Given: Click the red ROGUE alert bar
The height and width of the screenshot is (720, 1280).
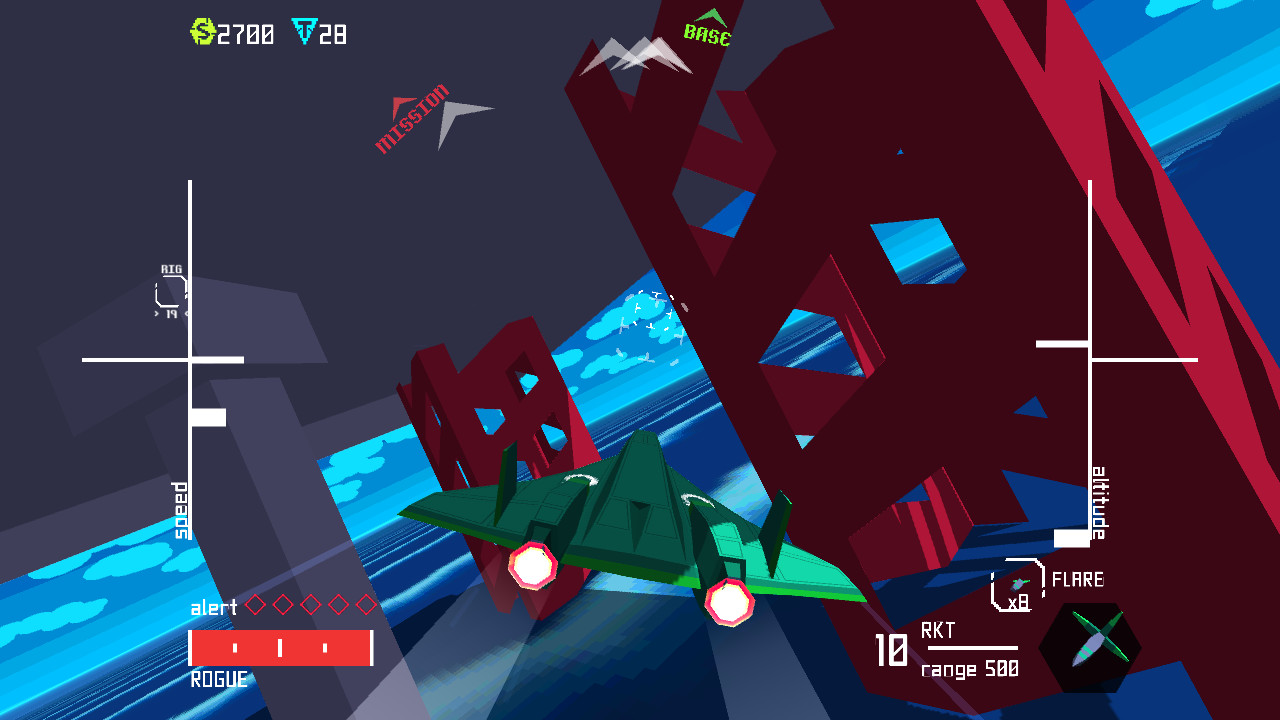Looking at the screenshot, I should coord(281,645).
